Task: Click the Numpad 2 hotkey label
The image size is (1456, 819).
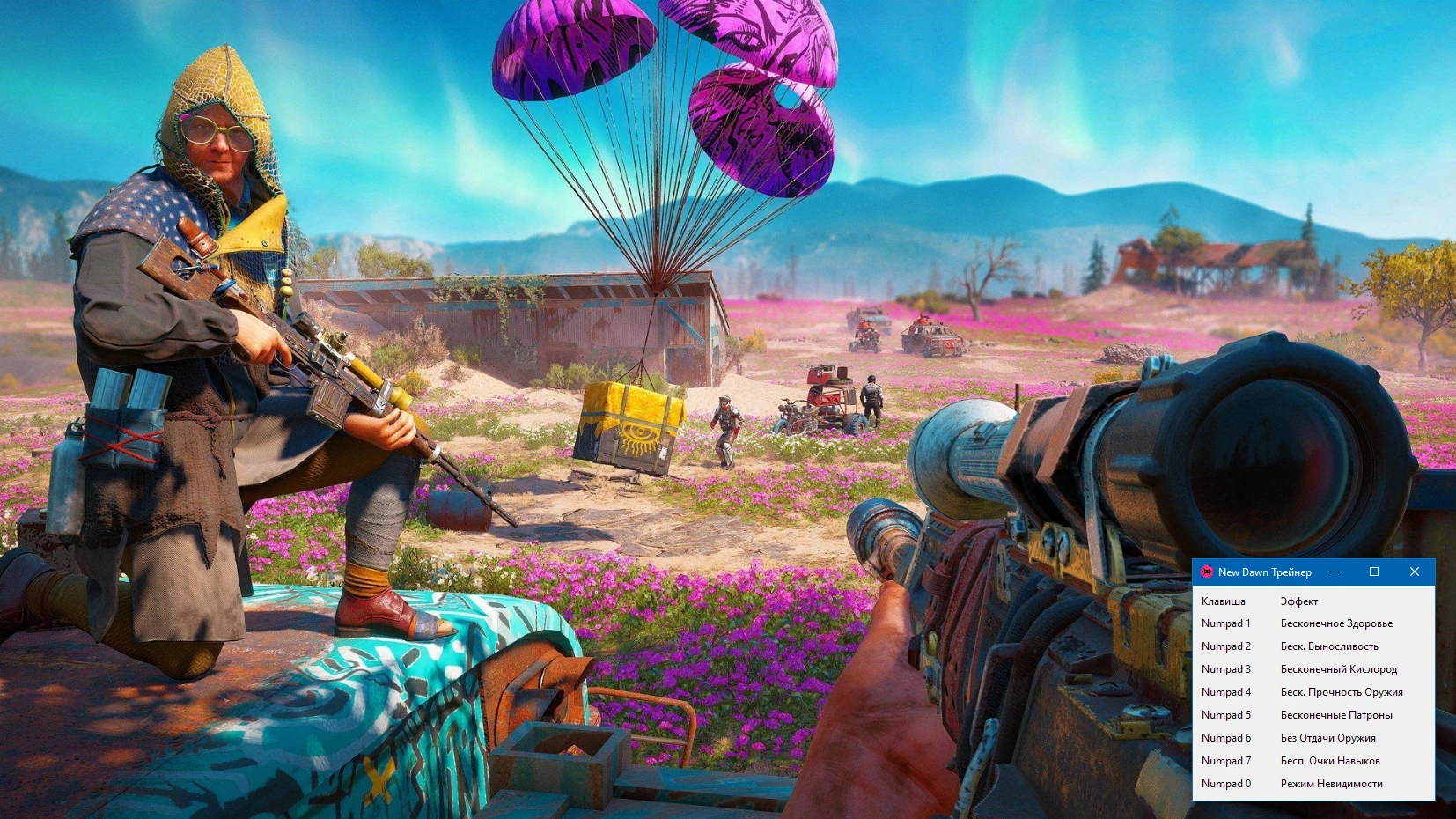Action: [1225, 646]
